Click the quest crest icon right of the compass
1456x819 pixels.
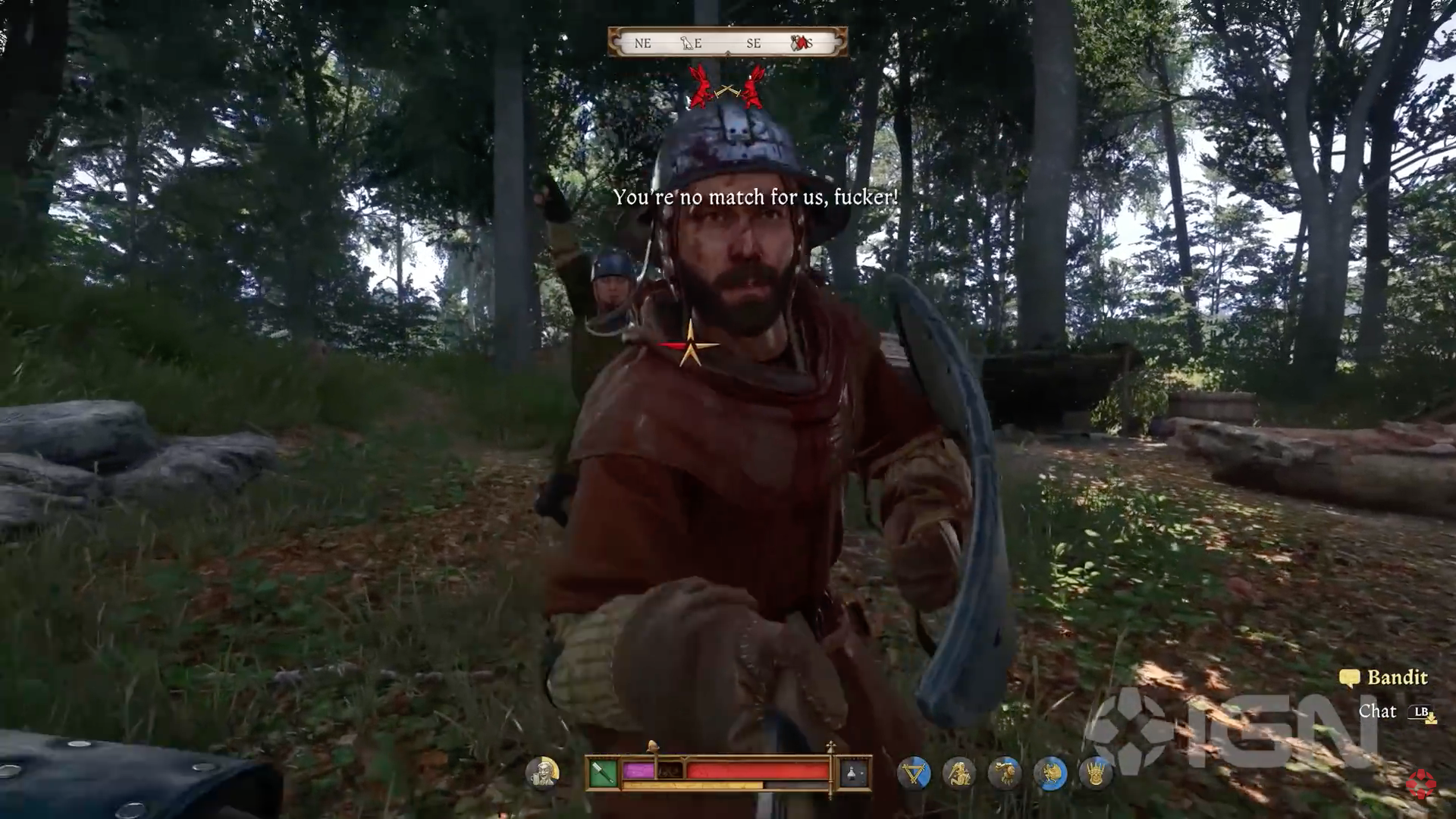click(x=799, y=43)
